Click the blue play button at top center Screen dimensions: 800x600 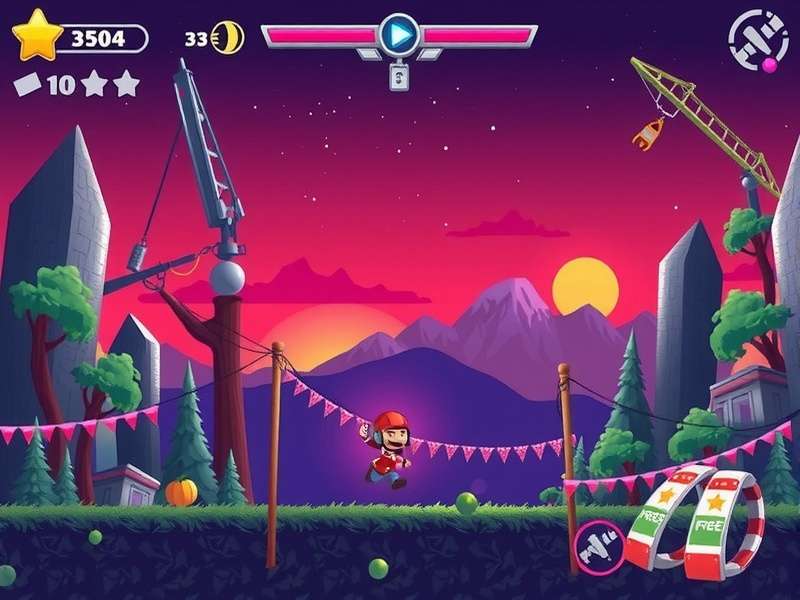399,35
